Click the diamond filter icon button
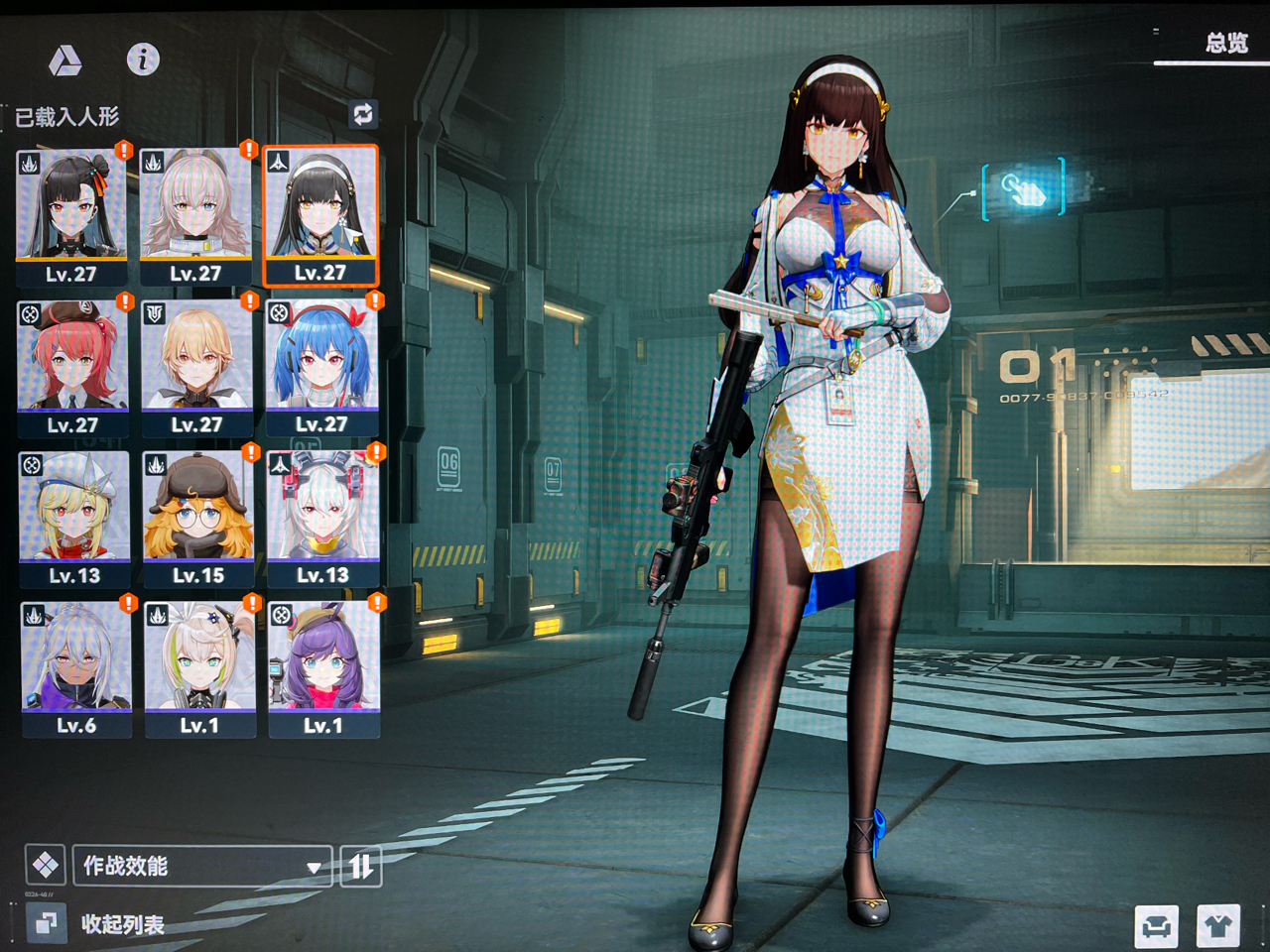This screenshot has height=952, width=1270. [45, 866]
